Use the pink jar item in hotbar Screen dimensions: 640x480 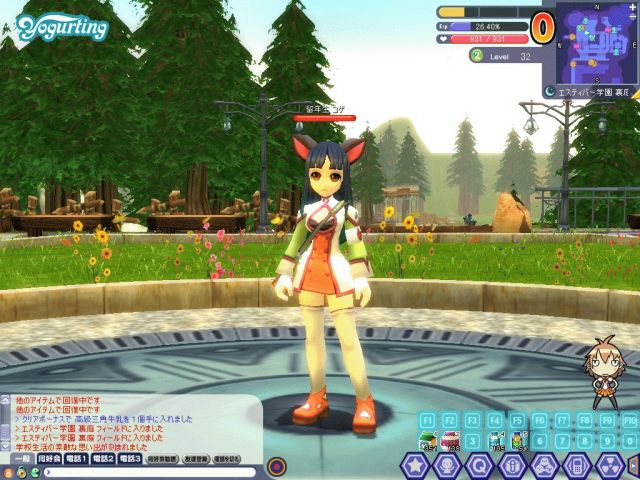[x=449, y=439]
